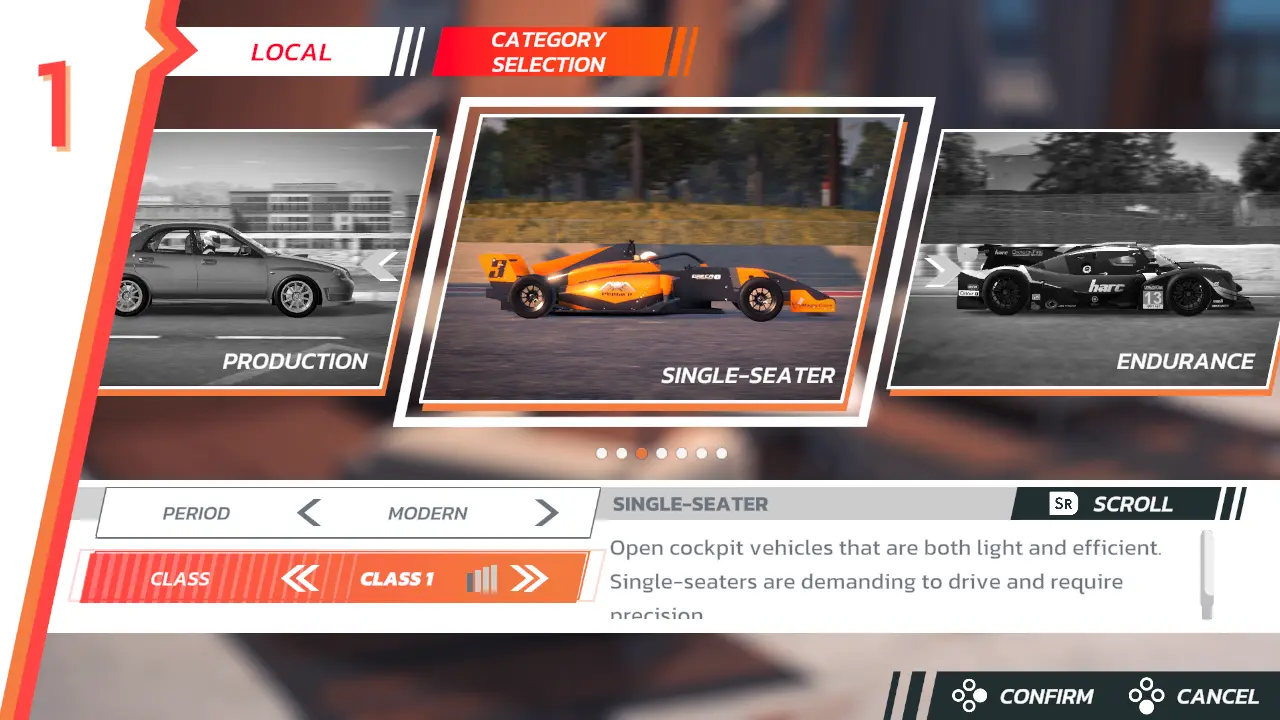This screenshot has height=720, width=1280.
Task: Switch Period to the previous option
Action: [x=309, y=513]
